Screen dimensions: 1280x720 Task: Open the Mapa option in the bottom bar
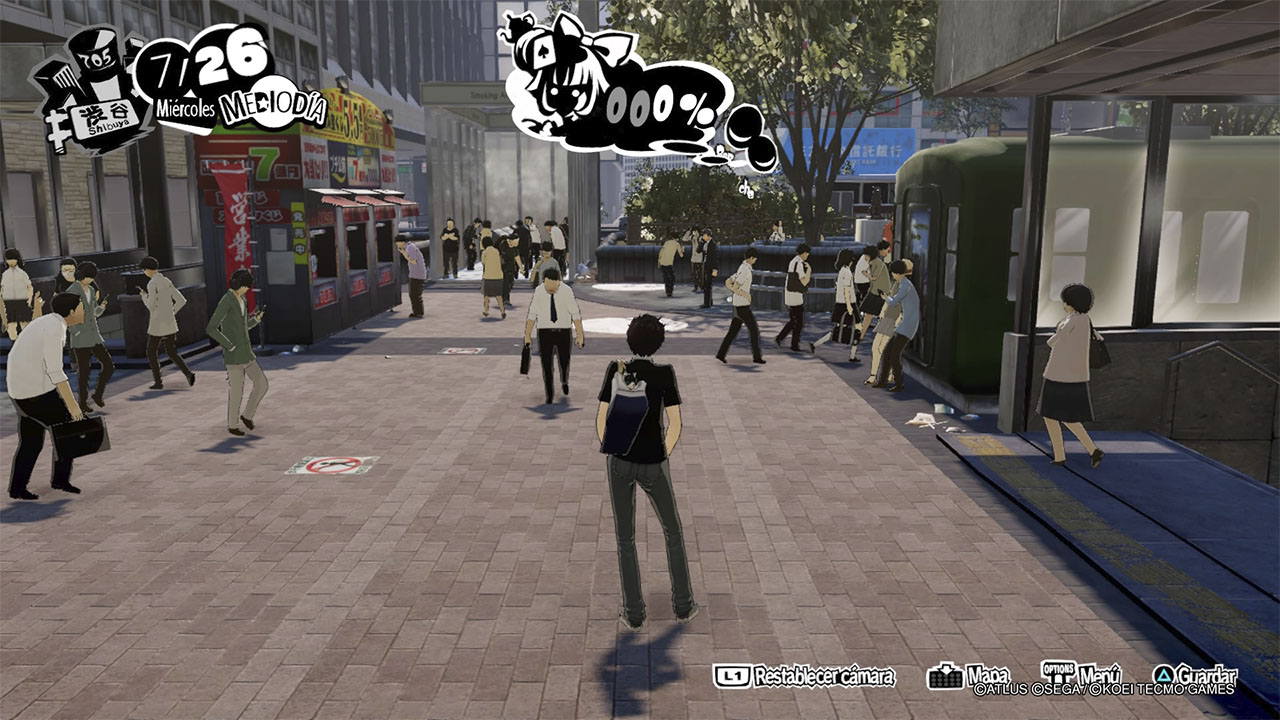click(969, 676)
